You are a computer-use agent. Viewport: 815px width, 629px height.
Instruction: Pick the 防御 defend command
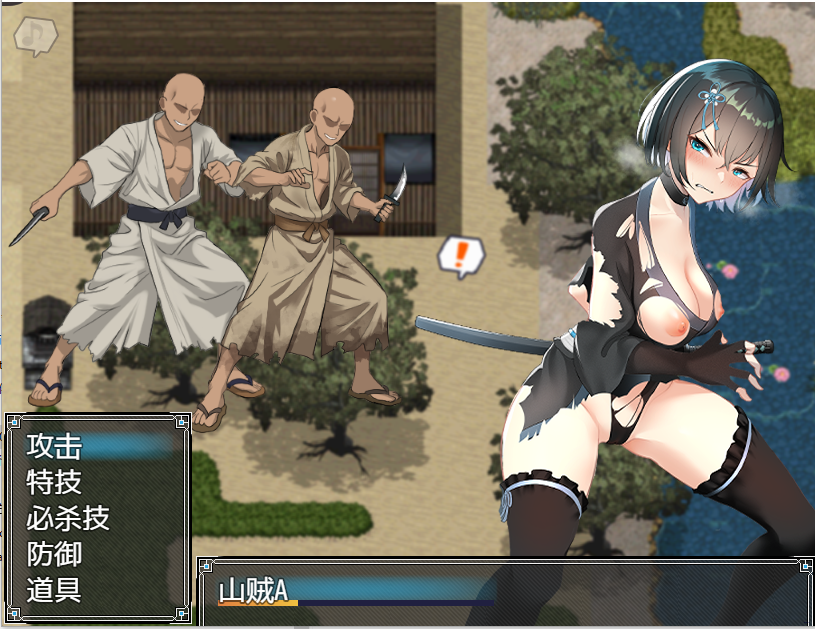55,554
